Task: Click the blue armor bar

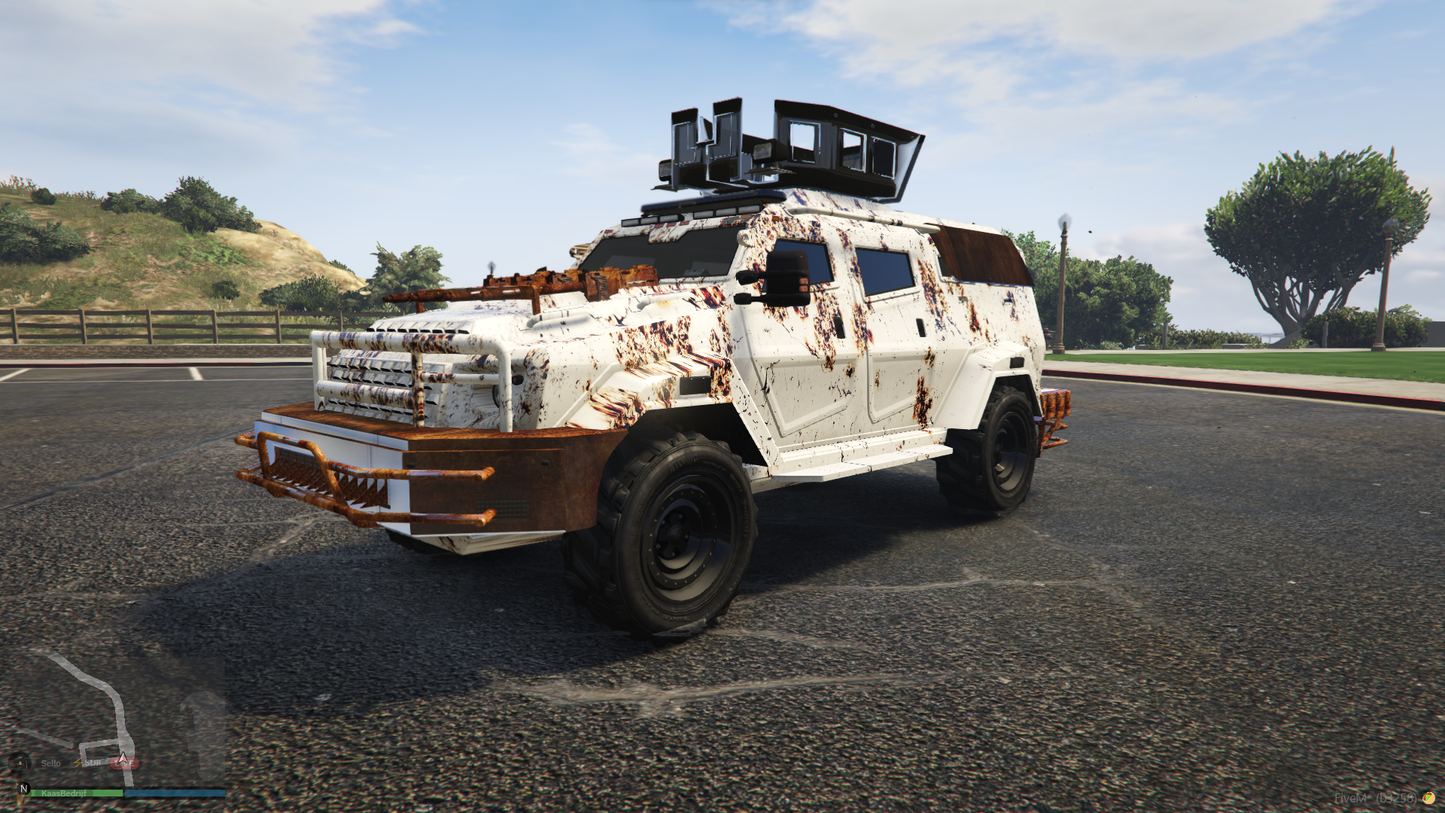Action: click(x=175, y=792)
